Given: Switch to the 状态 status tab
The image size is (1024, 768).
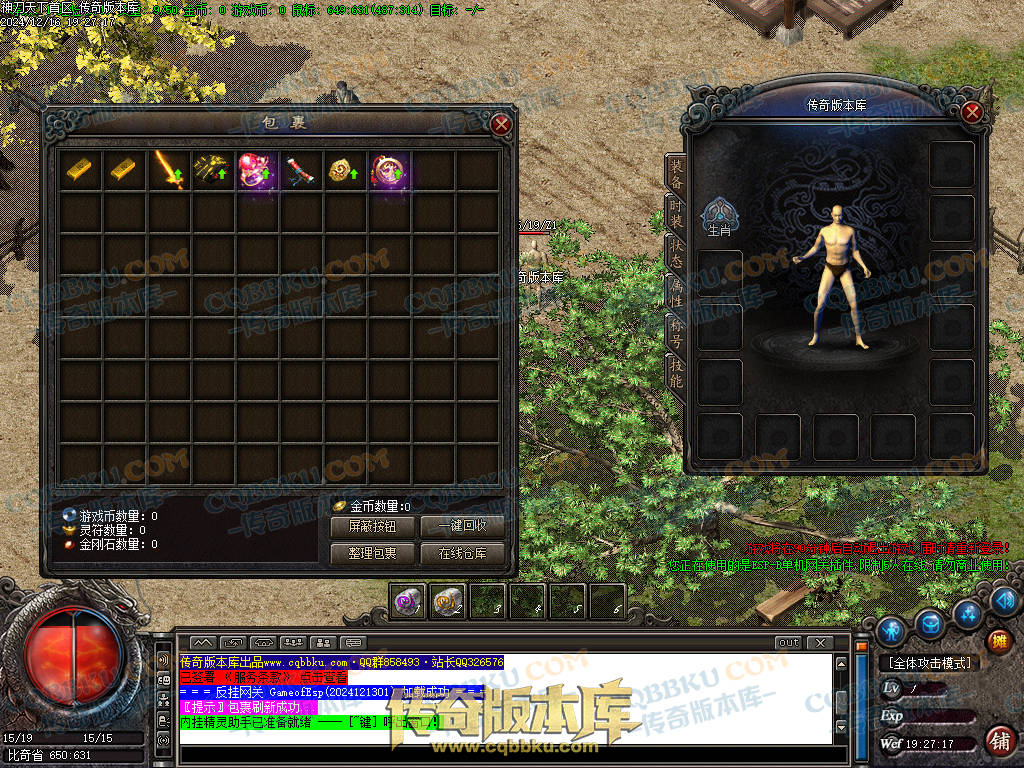Looking at the screenshot, I should (x=676, y=251).
